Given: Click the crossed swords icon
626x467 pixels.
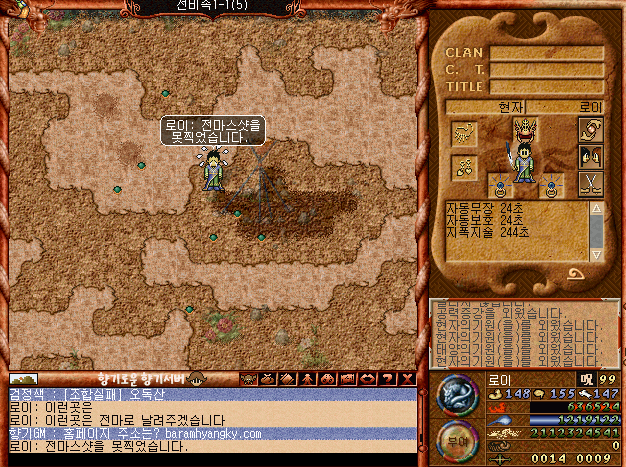Looking at the screenshot, I should click(590, 183).
